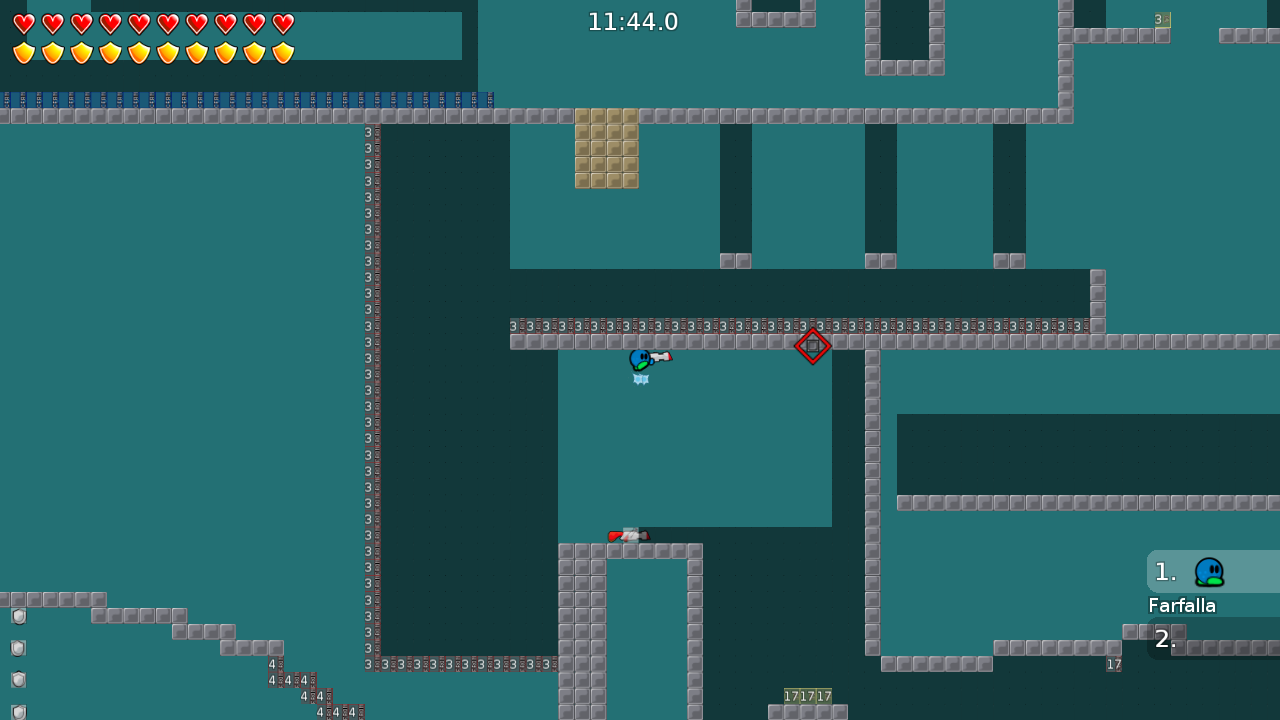The width and height of the screenshot is (1280, 720).
Task: Click a gold block in the sandy block cluster
Action: point(607,148)
